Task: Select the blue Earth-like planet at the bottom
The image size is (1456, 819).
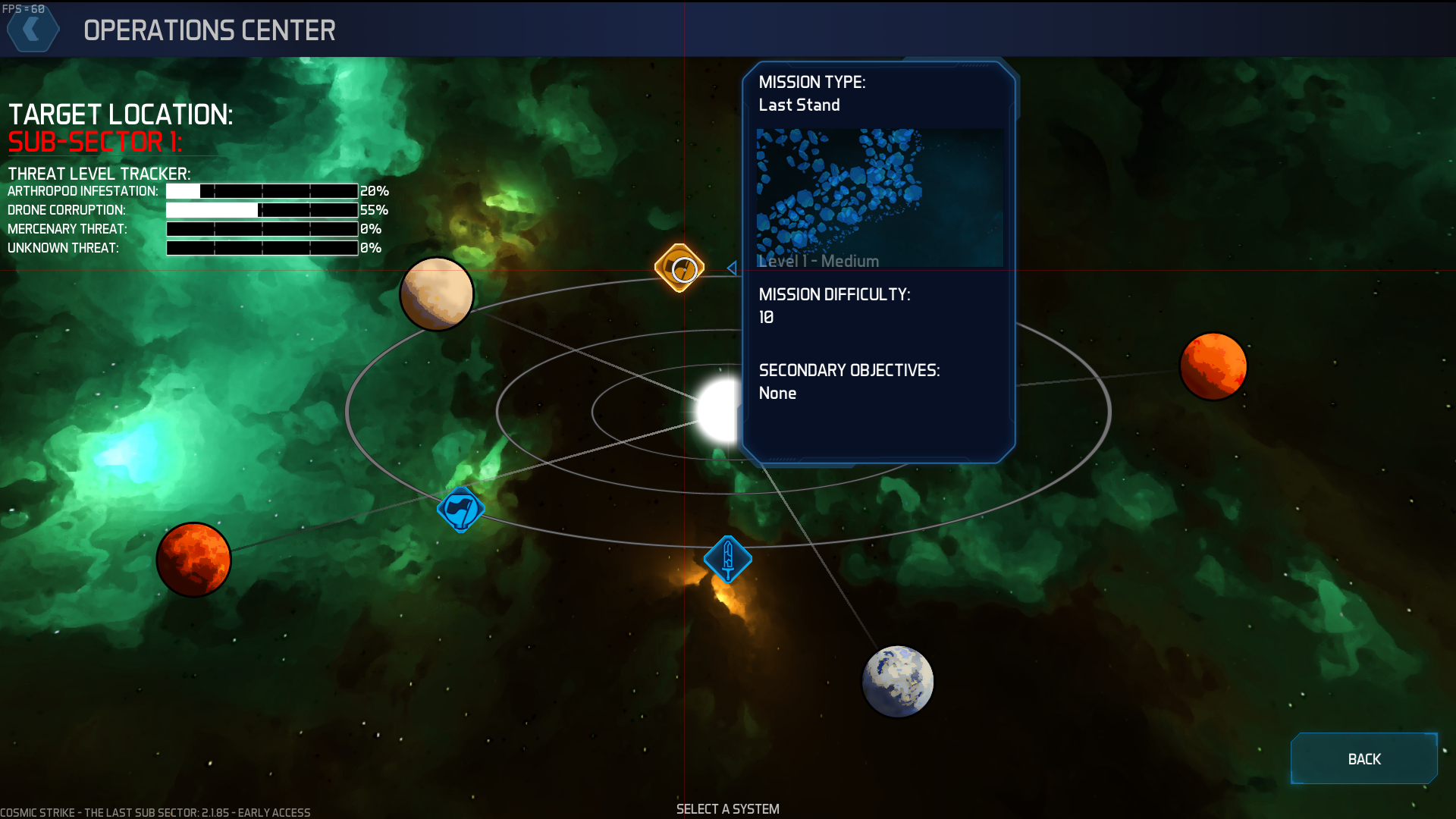Action: point(898,681)
